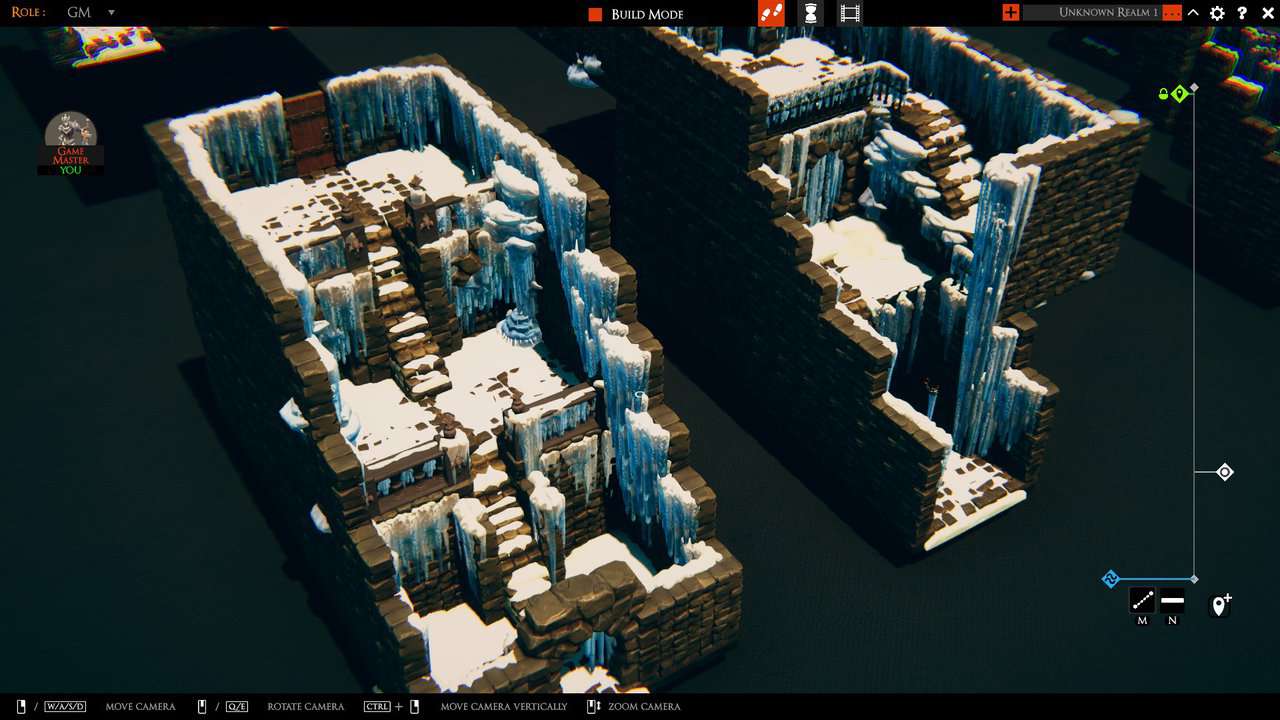Switch to player footsteps mode
This screenshot has height=720, width=1280.
pyautogui.click(x=770, y=13)
